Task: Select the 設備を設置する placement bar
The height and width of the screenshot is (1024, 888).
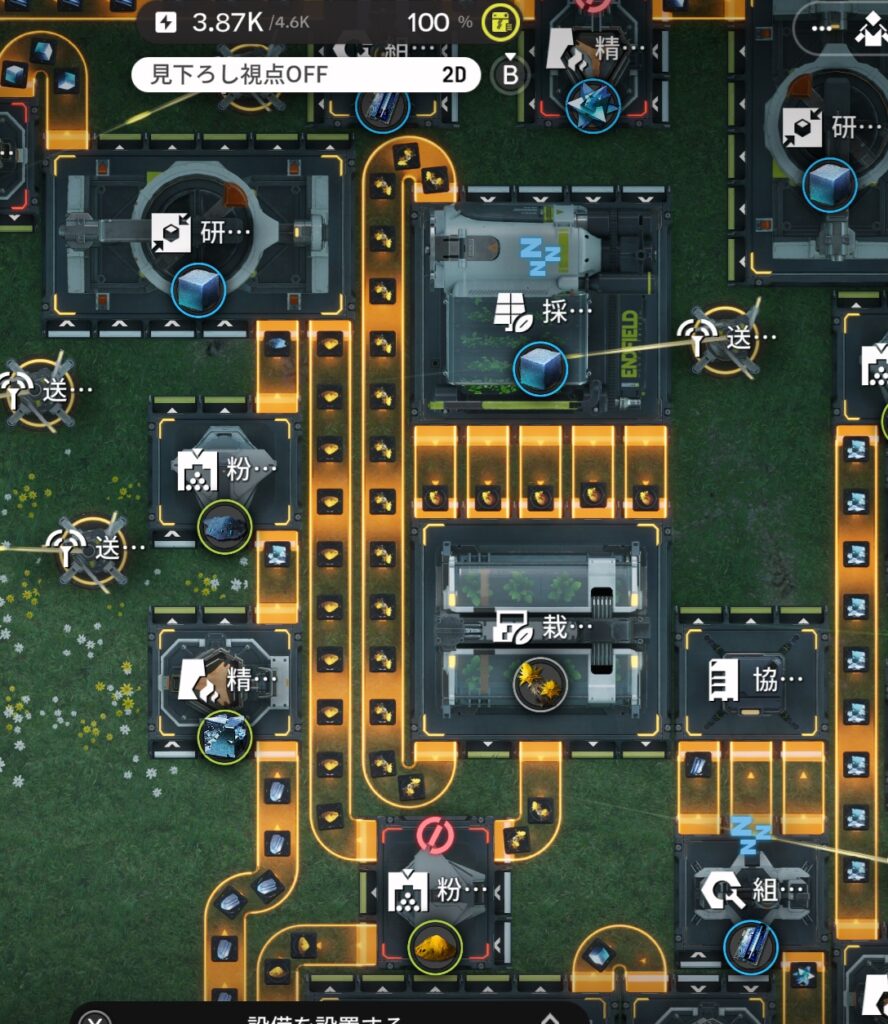Action: point(325,1018)
